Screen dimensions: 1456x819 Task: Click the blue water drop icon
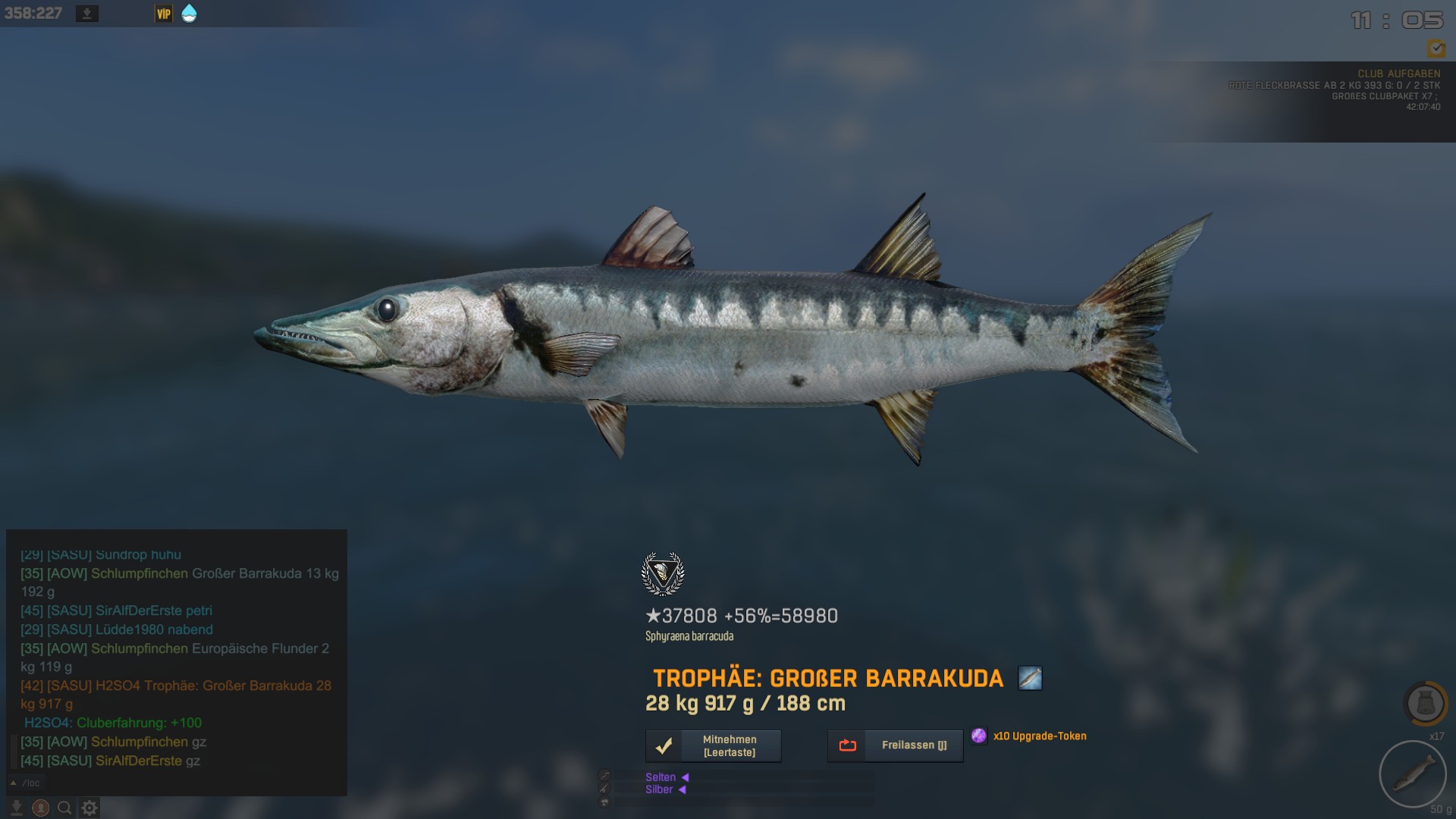[x=190, y=14]
